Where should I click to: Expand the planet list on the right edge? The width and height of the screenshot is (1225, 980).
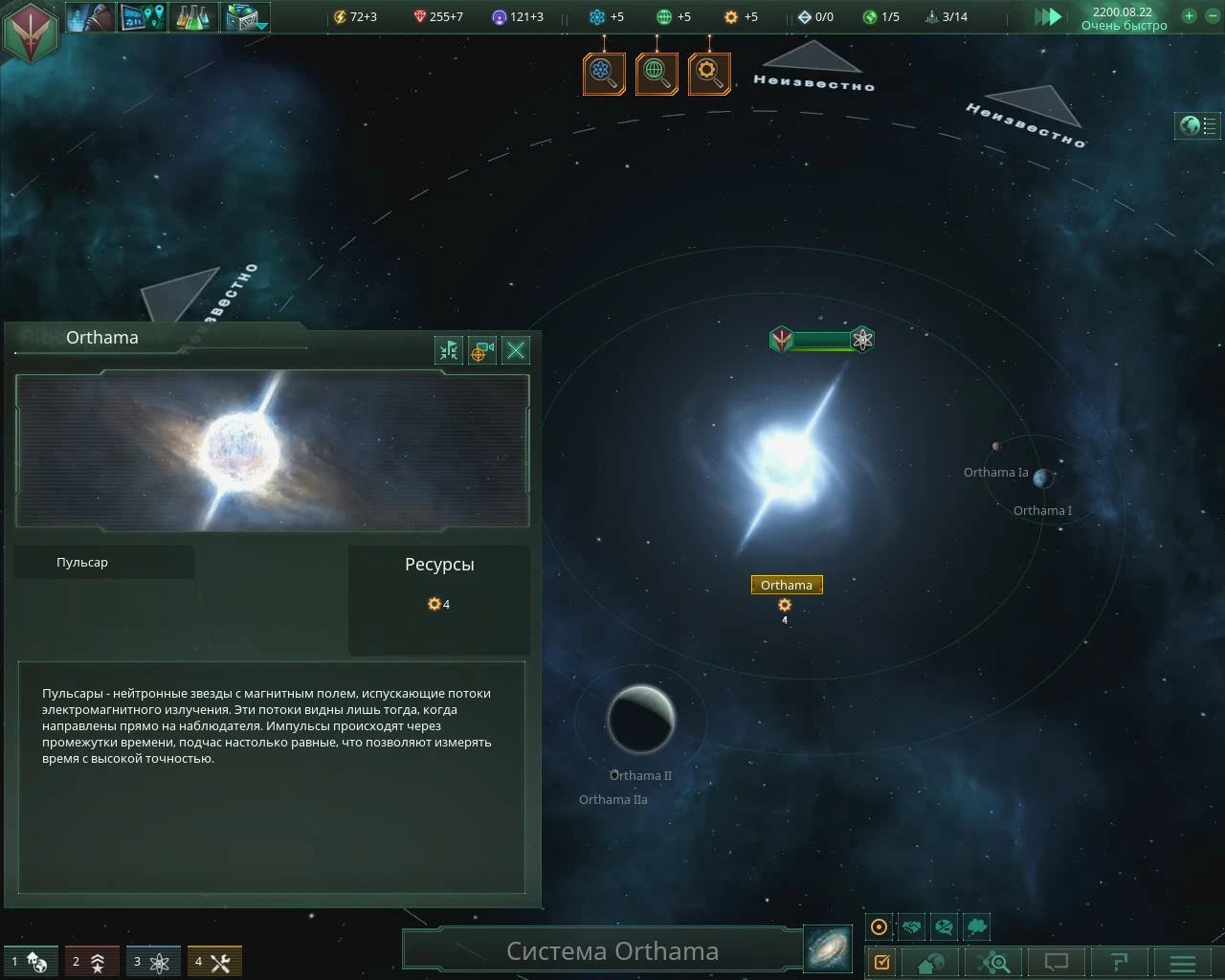[1197, 125]
